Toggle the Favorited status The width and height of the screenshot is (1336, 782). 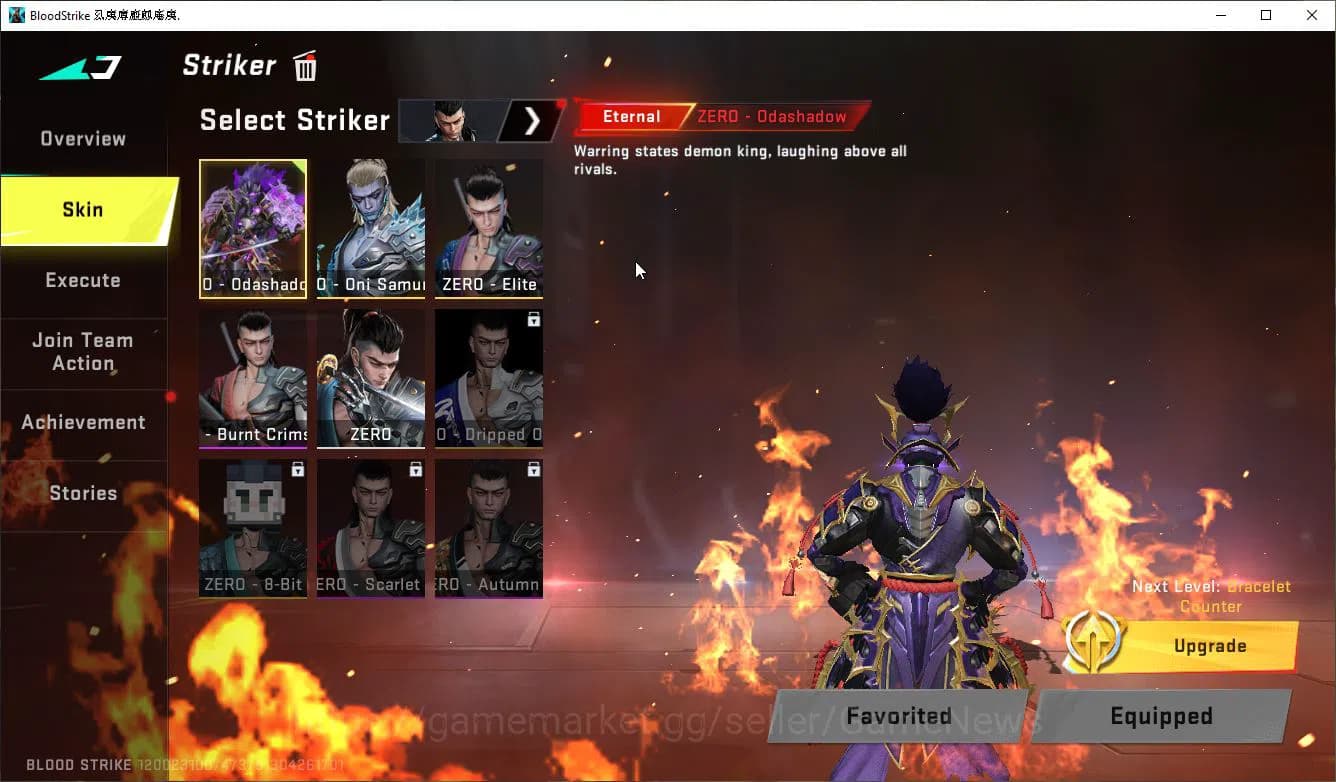pyautogui.click(x=897, y=716)
